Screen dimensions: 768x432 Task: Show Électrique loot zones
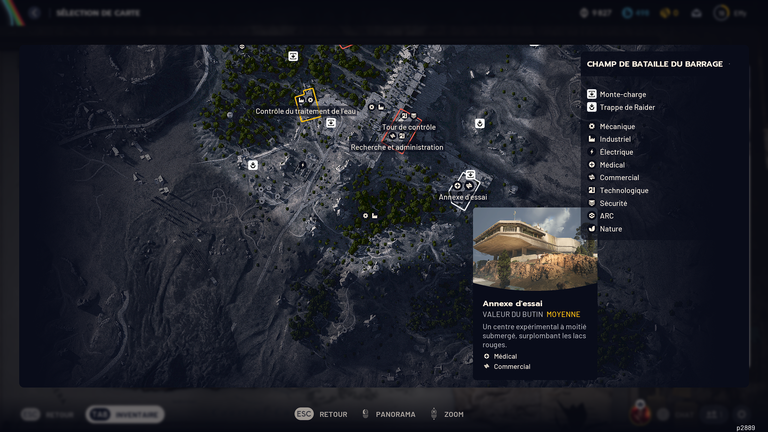coord(616,152)
